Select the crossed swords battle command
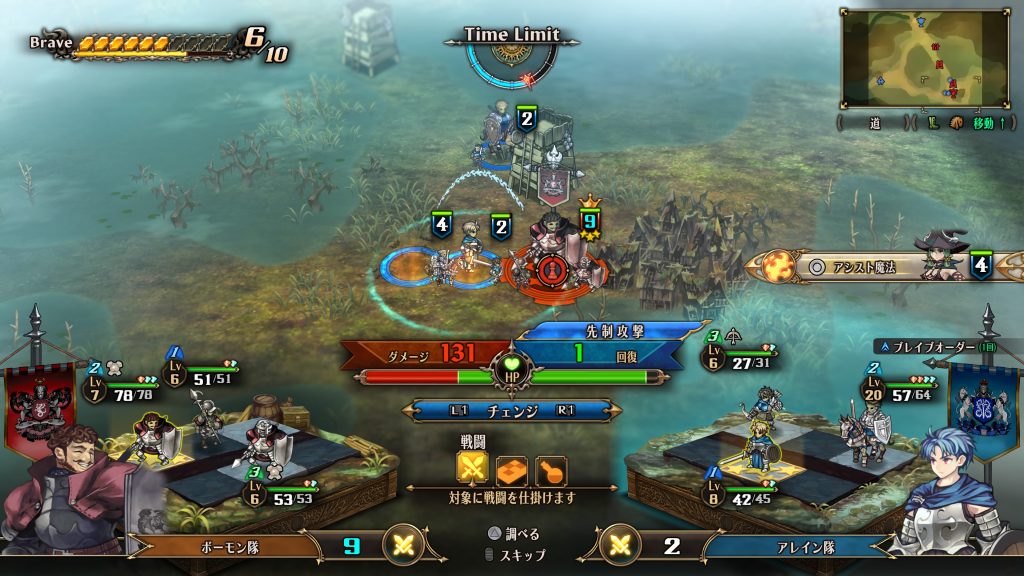The width and height of the screenshot is (1024, 576). coord(472,467)
